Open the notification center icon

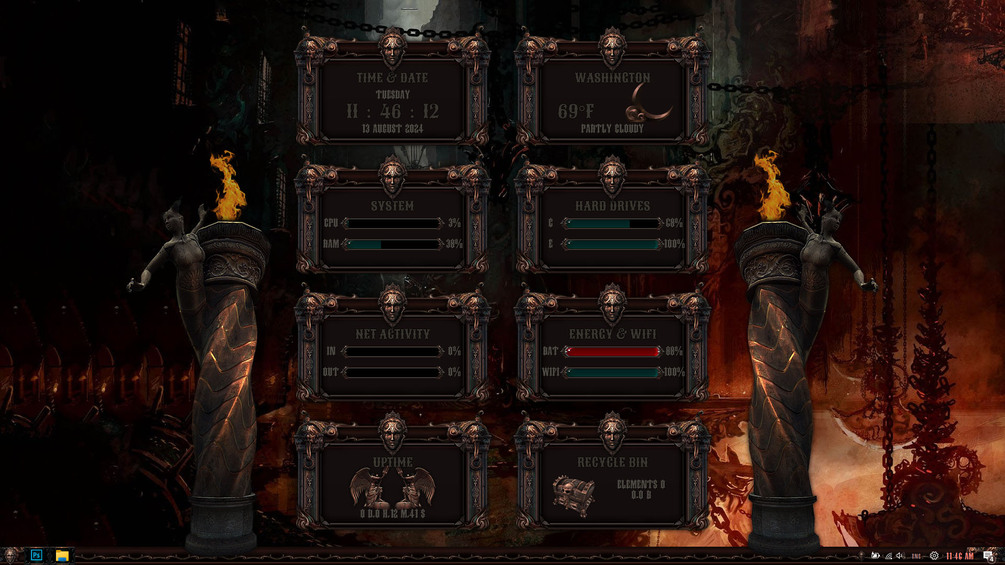pos(989,556)
